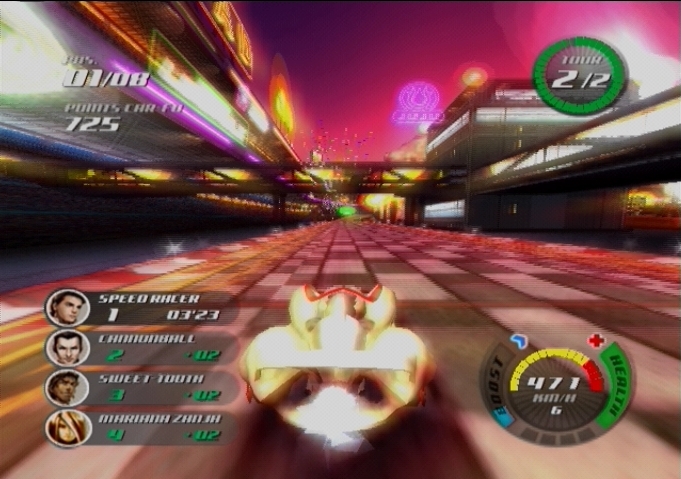Select Mariana Zanja's portrait in fourth place
Screen dimensions: 681x479
(68, 428)
